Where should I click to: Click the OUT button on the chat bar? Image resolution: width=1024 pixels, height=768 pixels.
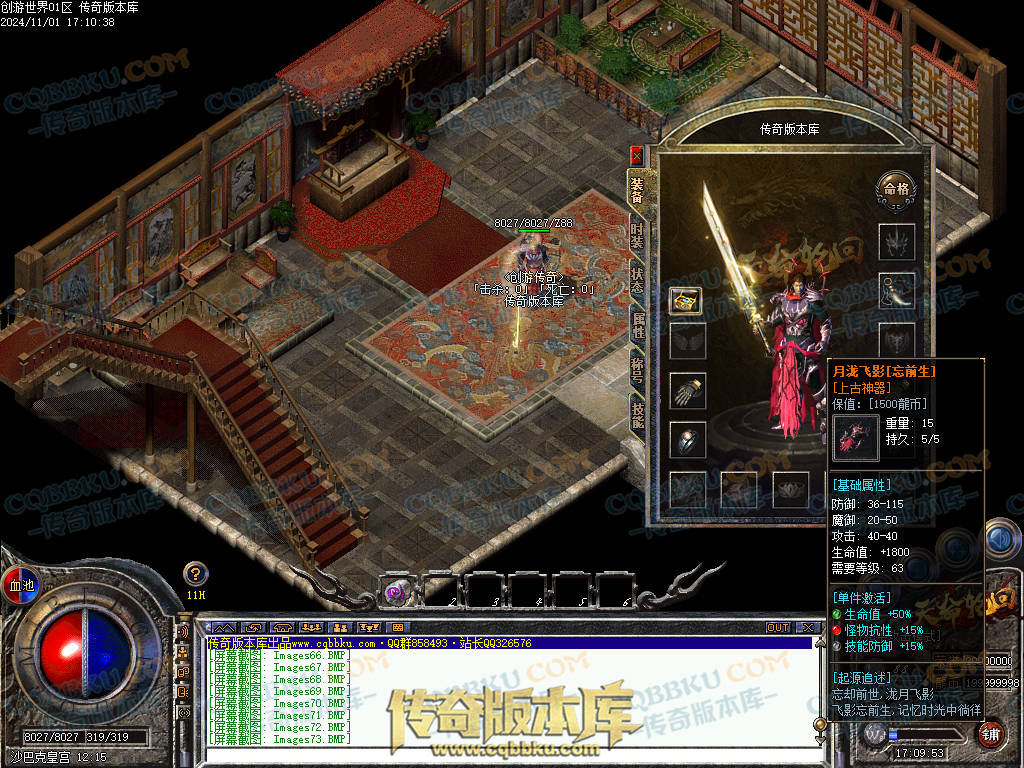[778, 628]
